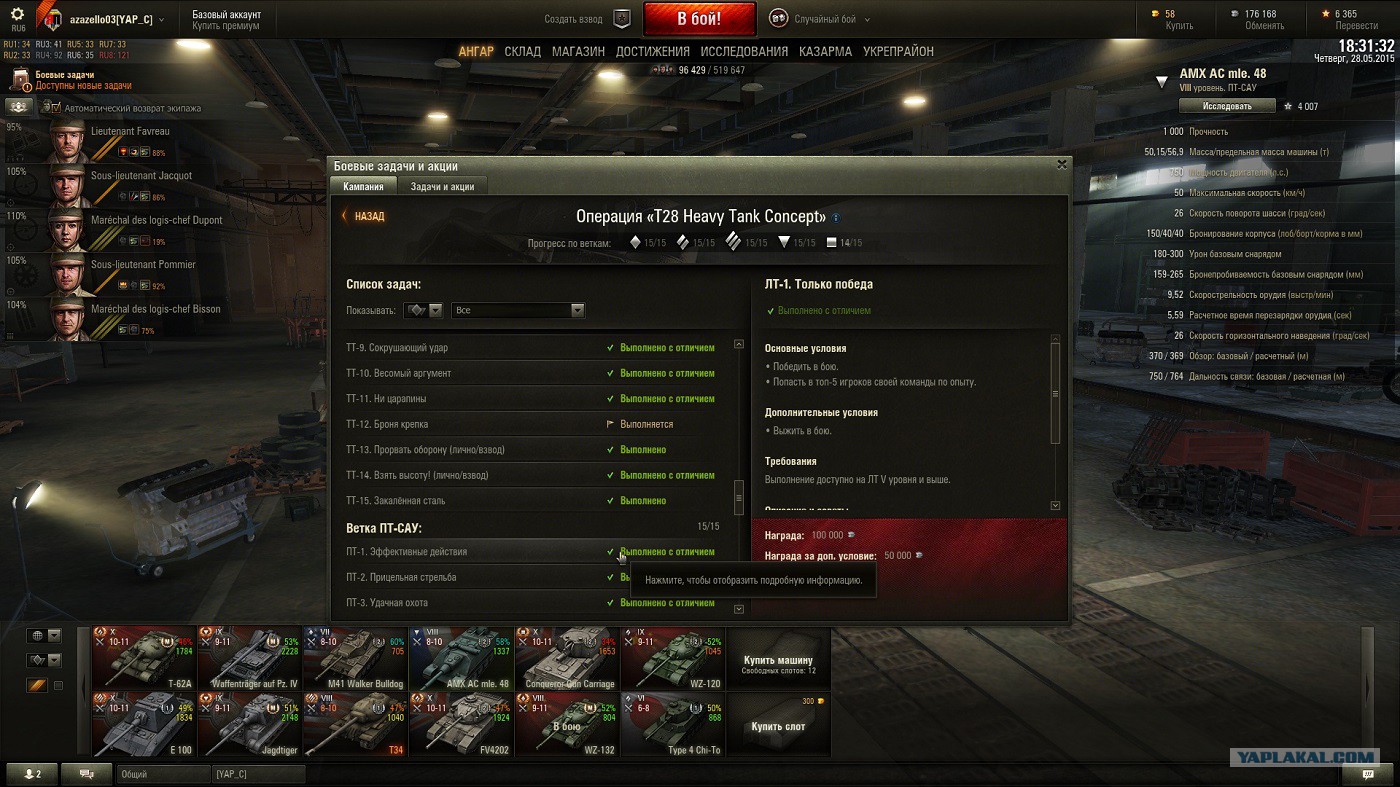Open the Достижения page

coord(652,51)
